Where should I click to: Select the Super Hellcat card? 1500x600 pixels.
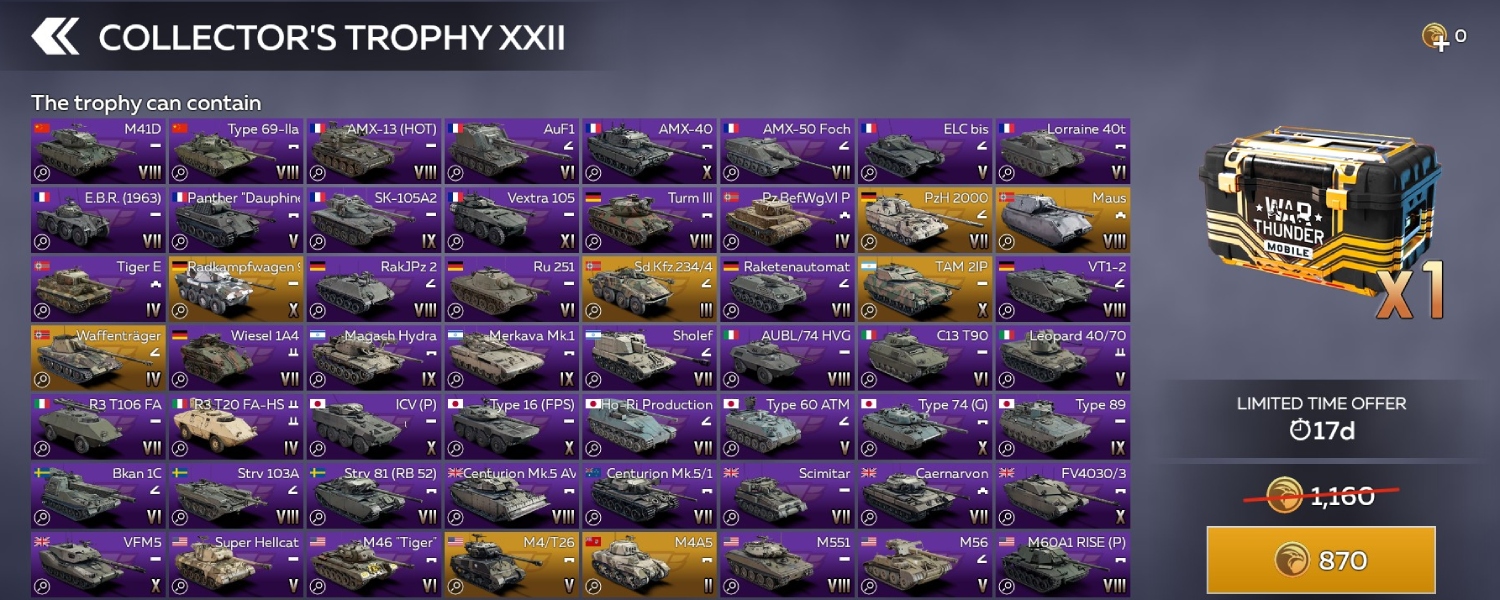[x=235, y=565]
